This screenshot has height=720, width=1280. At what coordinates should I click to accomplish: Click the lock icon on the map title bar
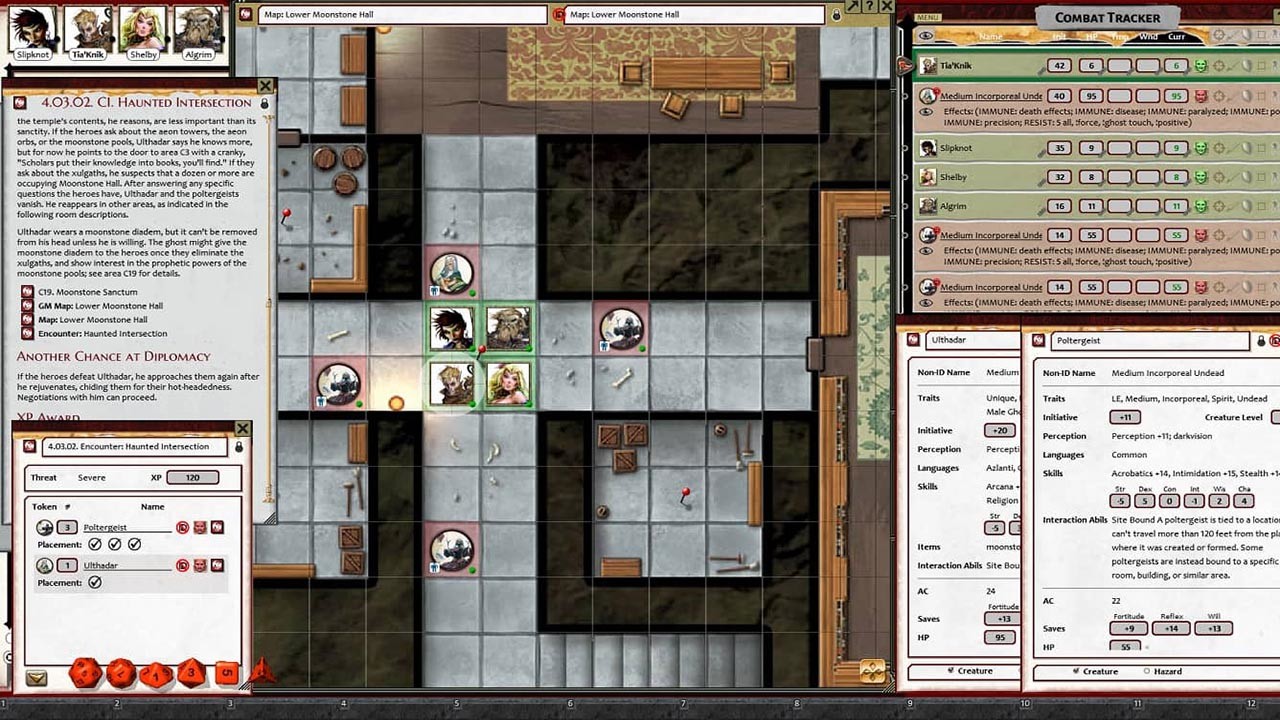coord(836,16)
